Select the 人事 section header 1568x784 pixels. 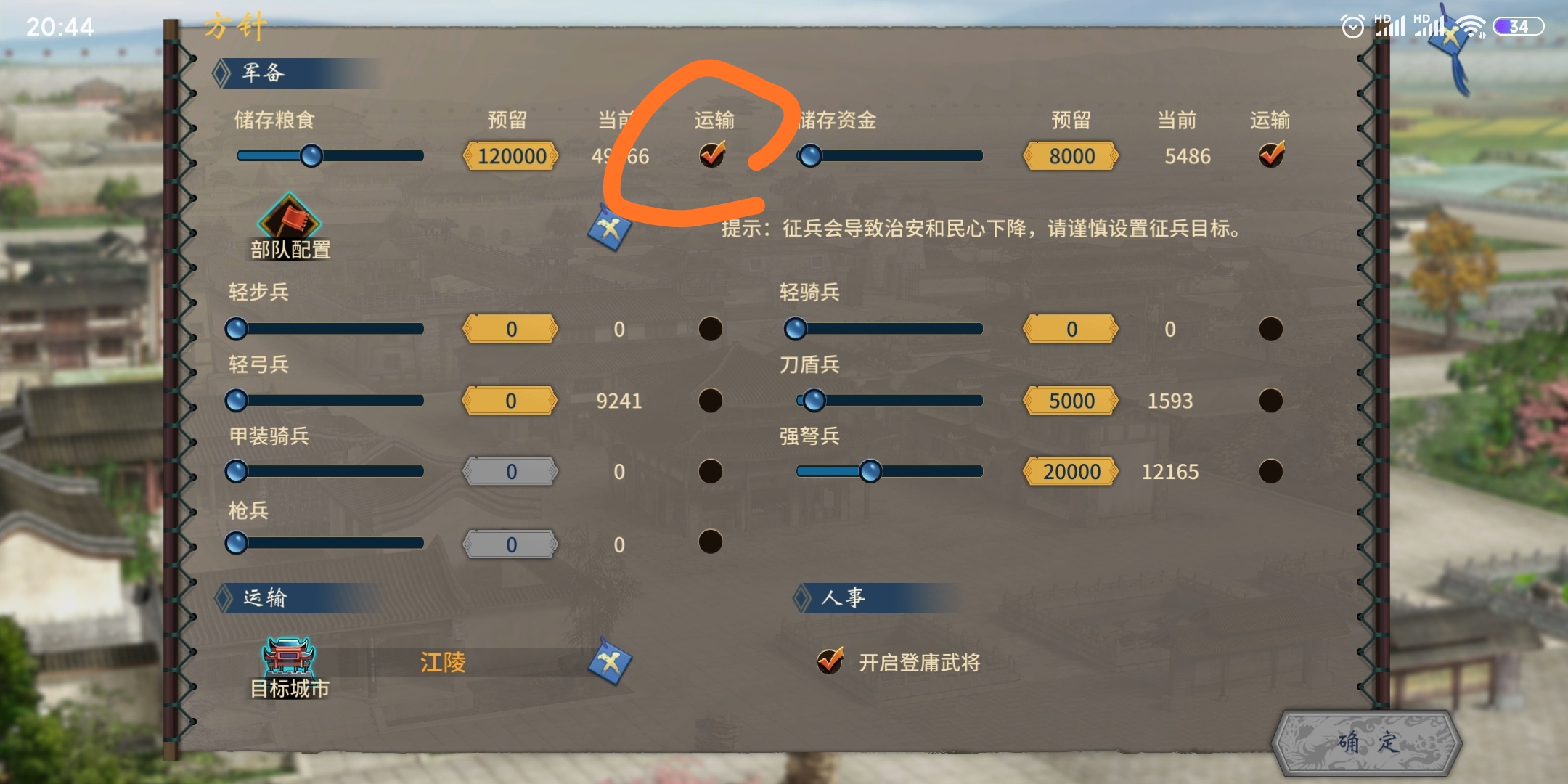[846, 597]
